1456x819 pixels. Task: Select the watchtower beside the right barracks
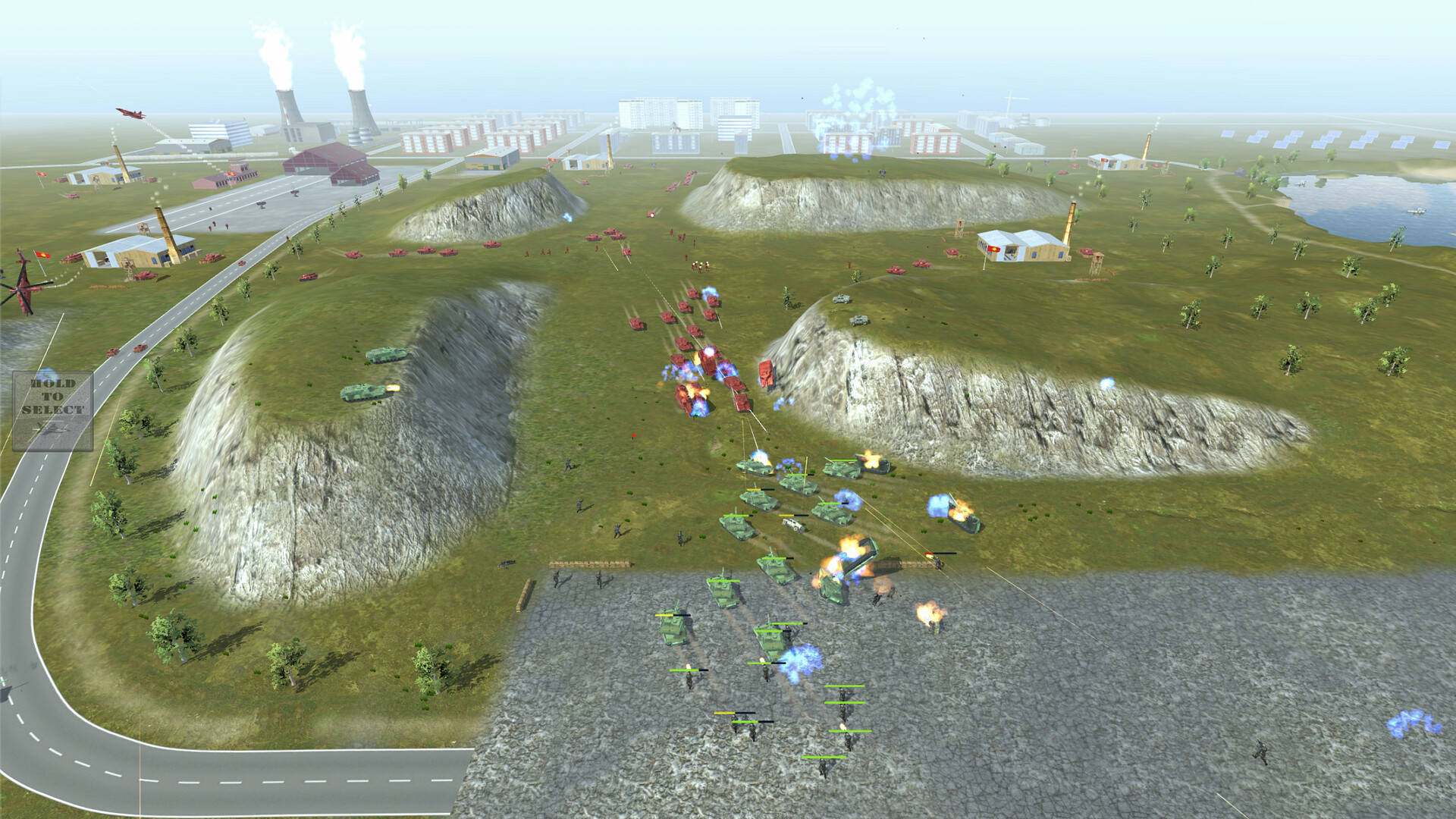click(1096, 264)
